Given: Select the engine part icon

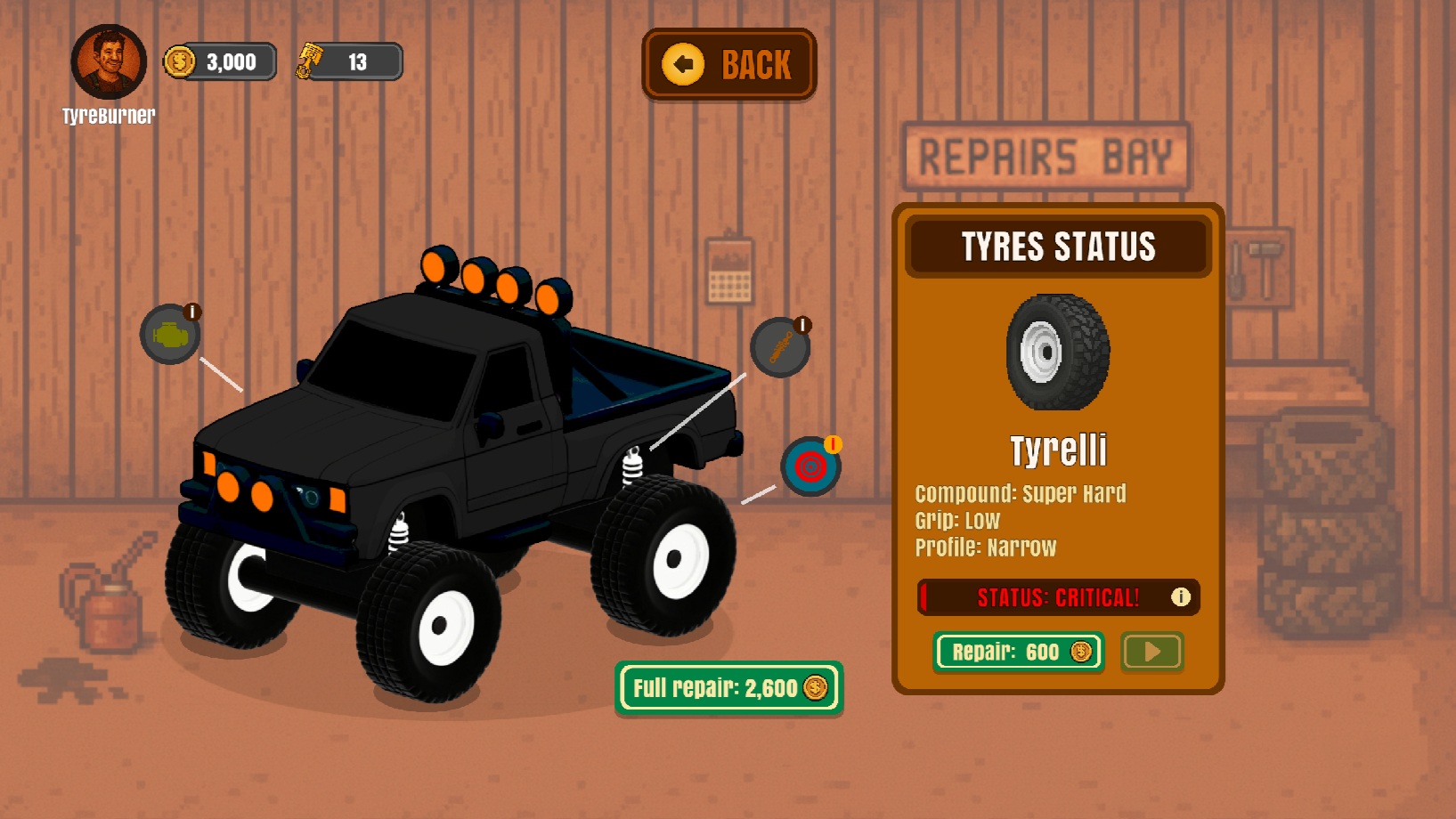Looking at the screenshot, I should click(x=170, y=335).
